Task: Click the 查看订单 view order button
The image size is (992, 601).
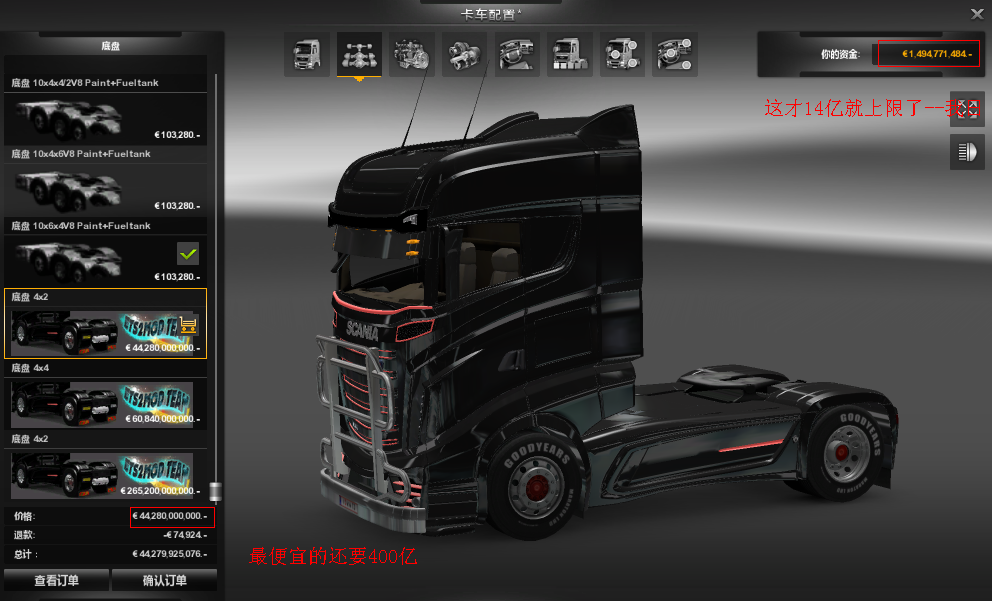Action: click(56, 580)
